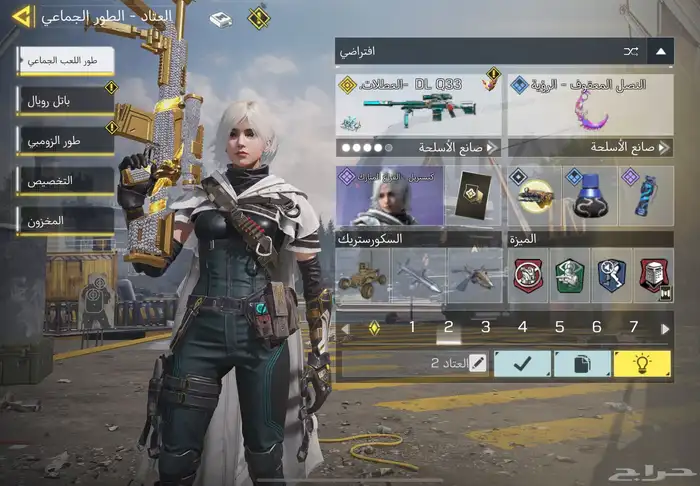This screenshot has width=700, height=486.
Task: Select the DL Q33 primary weapon slot
Action: coord(420,103)
